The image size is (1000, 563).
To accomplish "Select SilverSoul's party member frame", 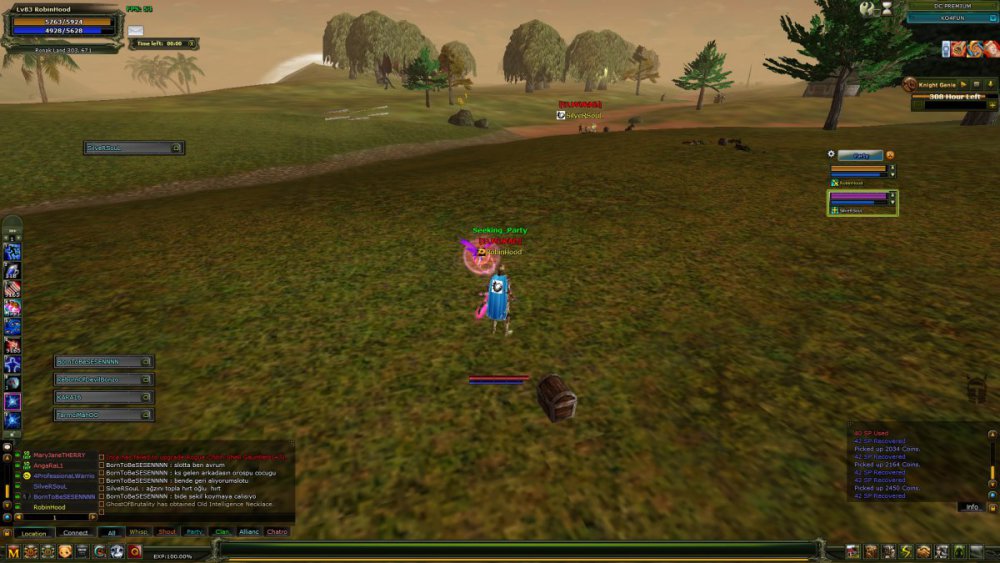I will [x=862, y=203].
